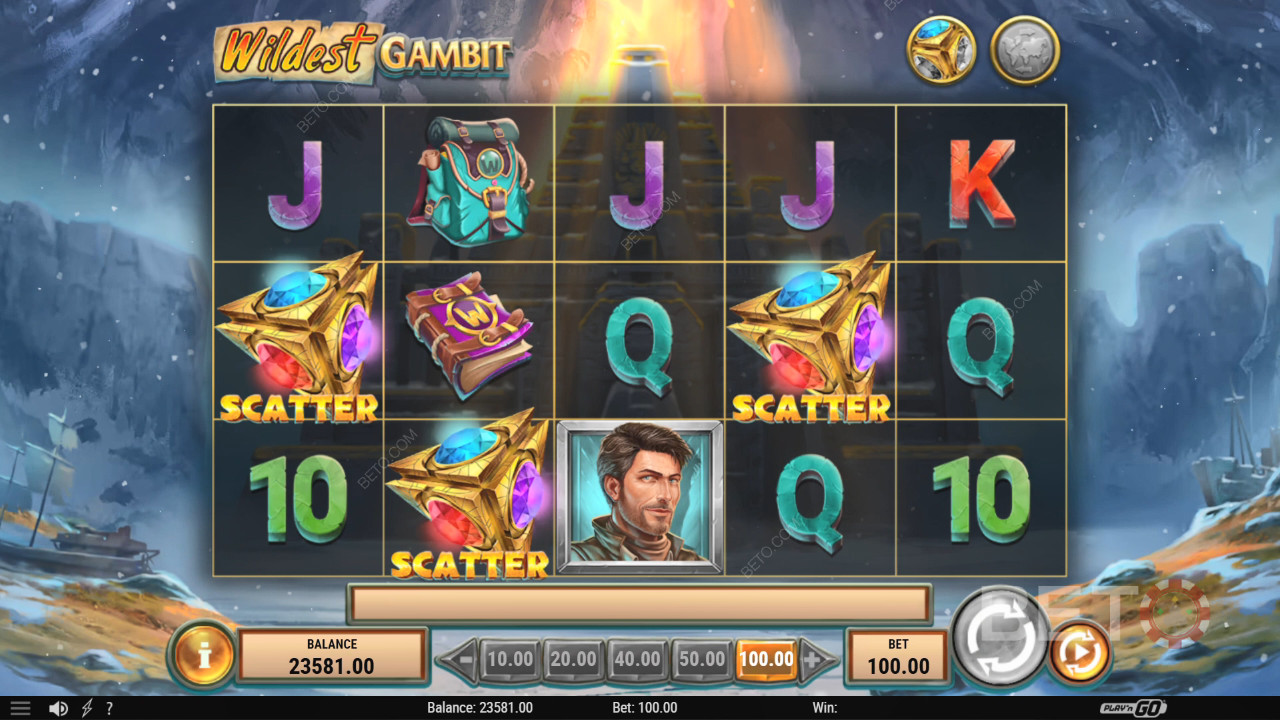The width and height of the screenshot is (1280, 720).
Task: Set the bet to 40.00
Action: pyautogui.click(x=638, y=659)
